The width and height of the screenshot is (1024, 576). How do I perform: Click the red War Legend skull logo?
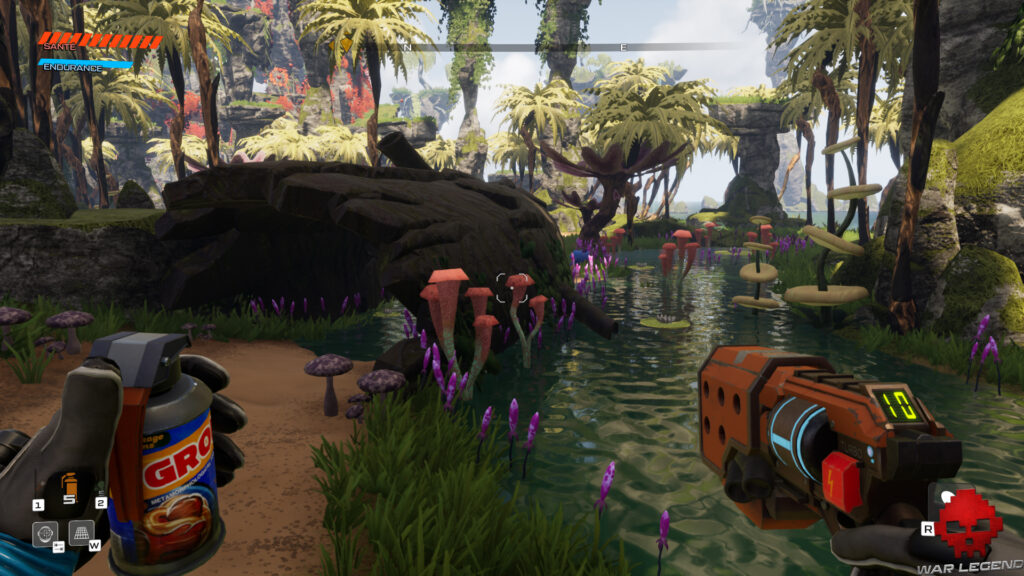click(967, 524)
